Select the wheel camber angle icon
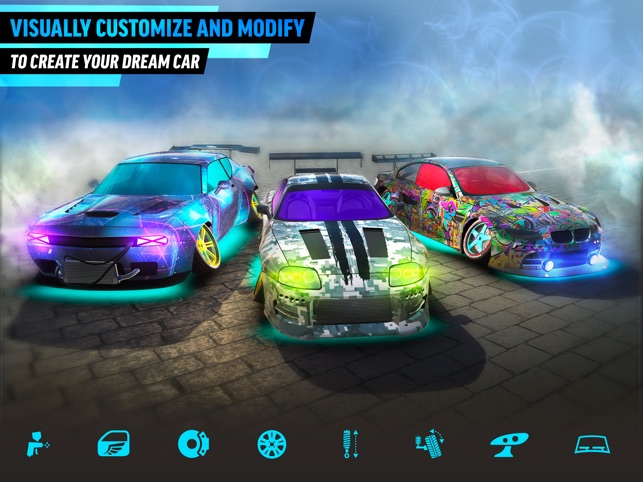Screen dimensions: 643x482 click(x=428, y=443)
